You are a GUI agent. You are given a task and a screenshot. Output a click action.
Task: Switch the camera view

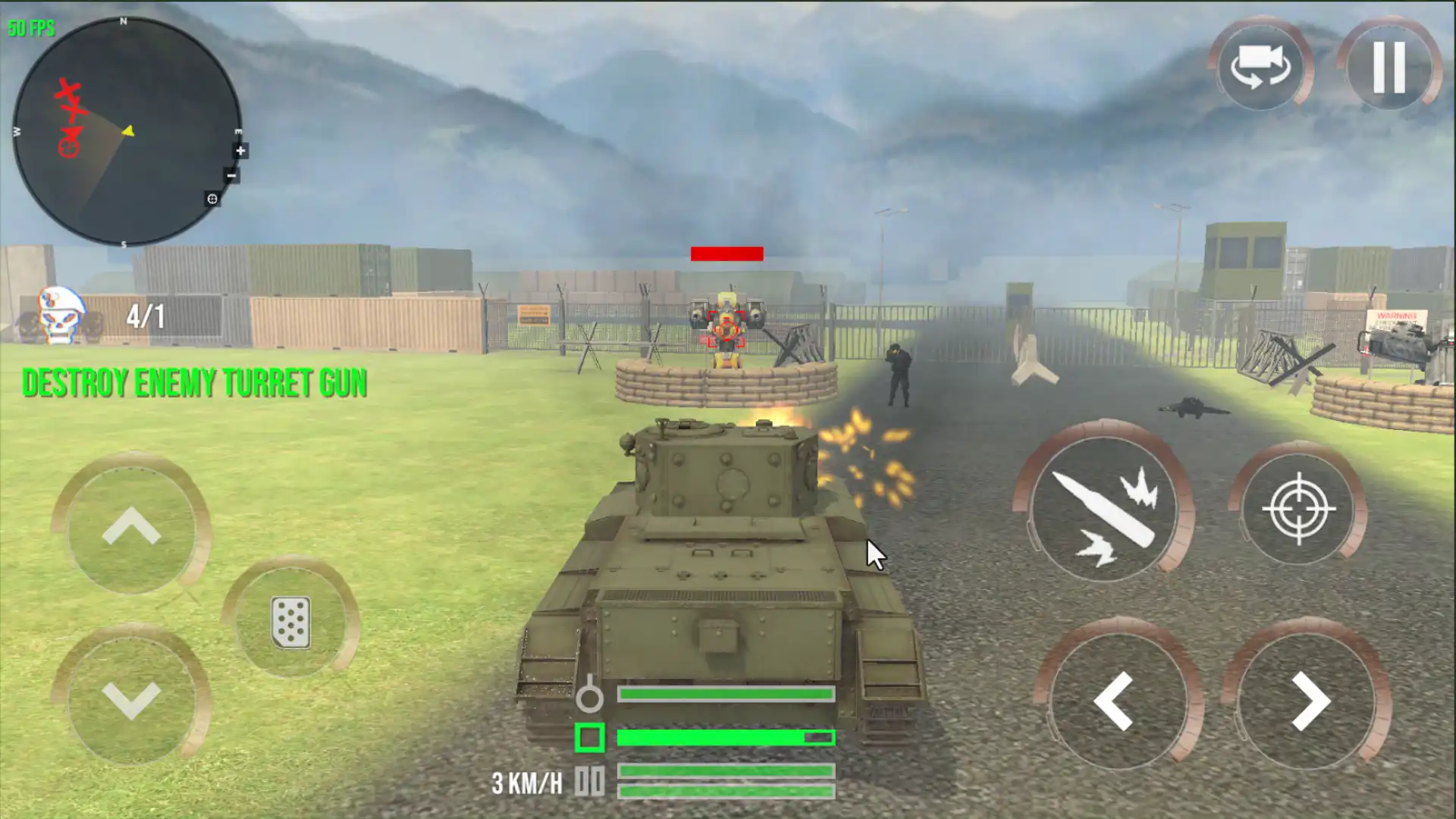pyautogui.click(x=1260, y=67)
